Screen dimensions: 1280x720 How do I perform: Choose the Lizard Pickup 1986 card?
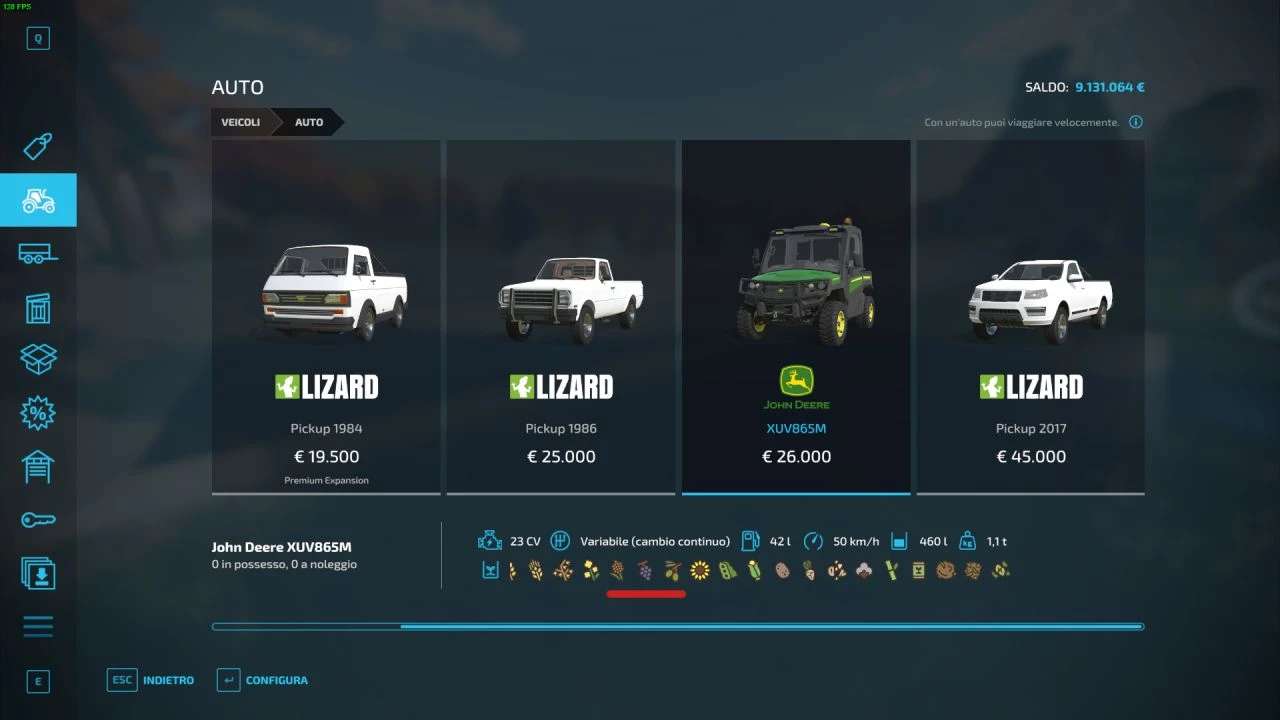[x=561, y=316]
